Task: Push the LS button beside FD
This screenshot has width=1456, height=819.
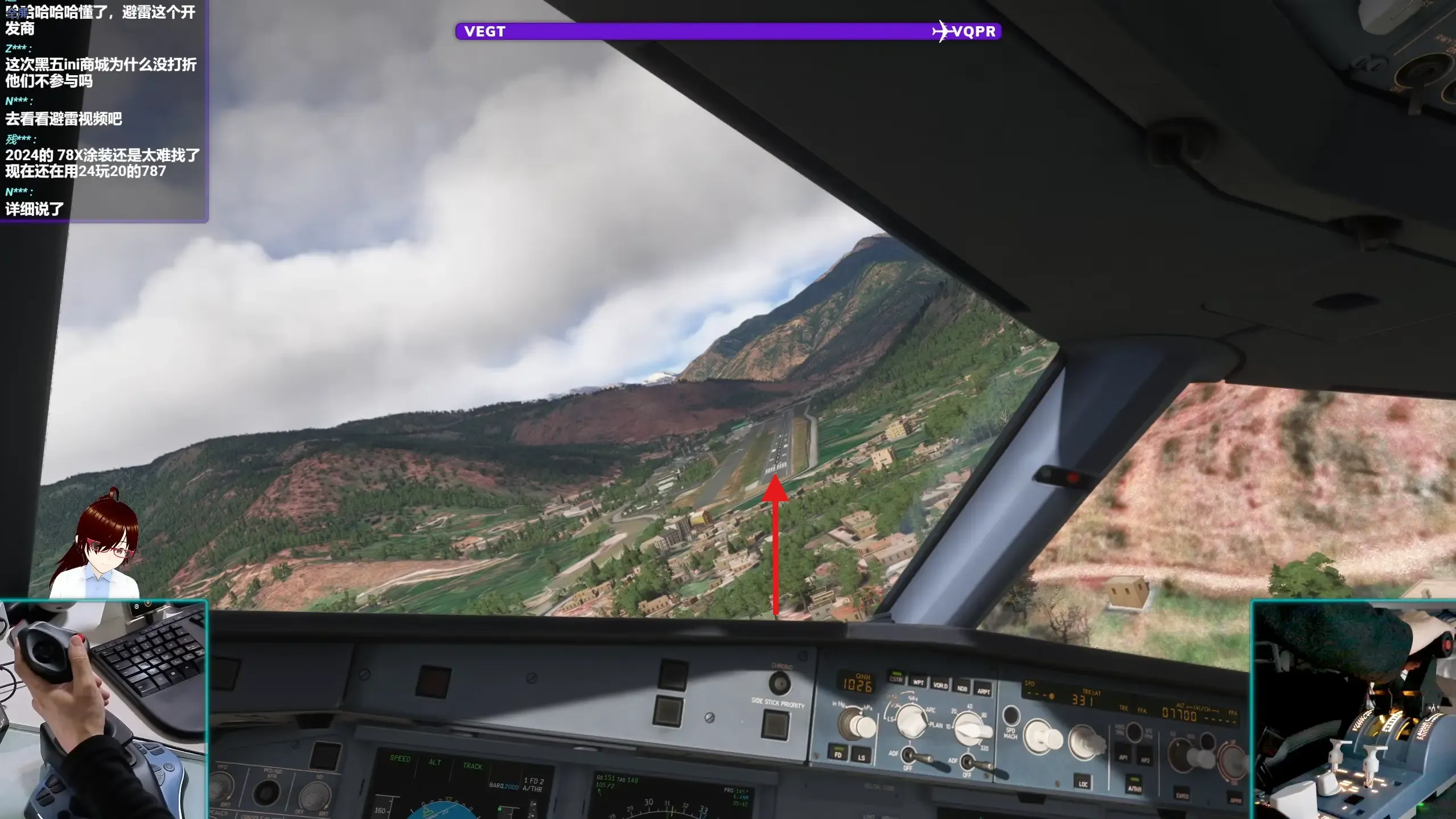Action: click(x=861, y=756)
